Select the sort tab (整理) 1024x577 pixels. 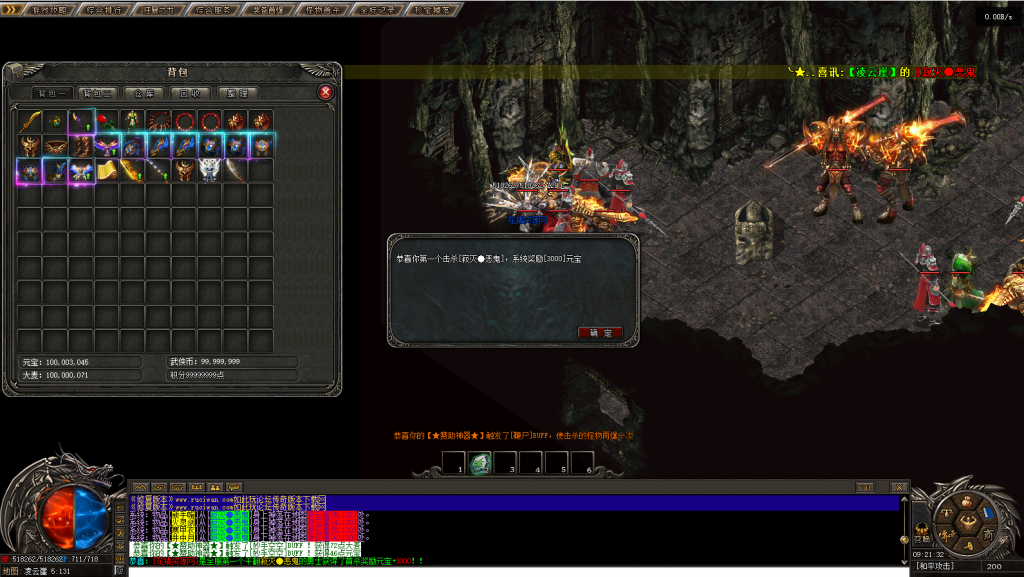point(236,93)
